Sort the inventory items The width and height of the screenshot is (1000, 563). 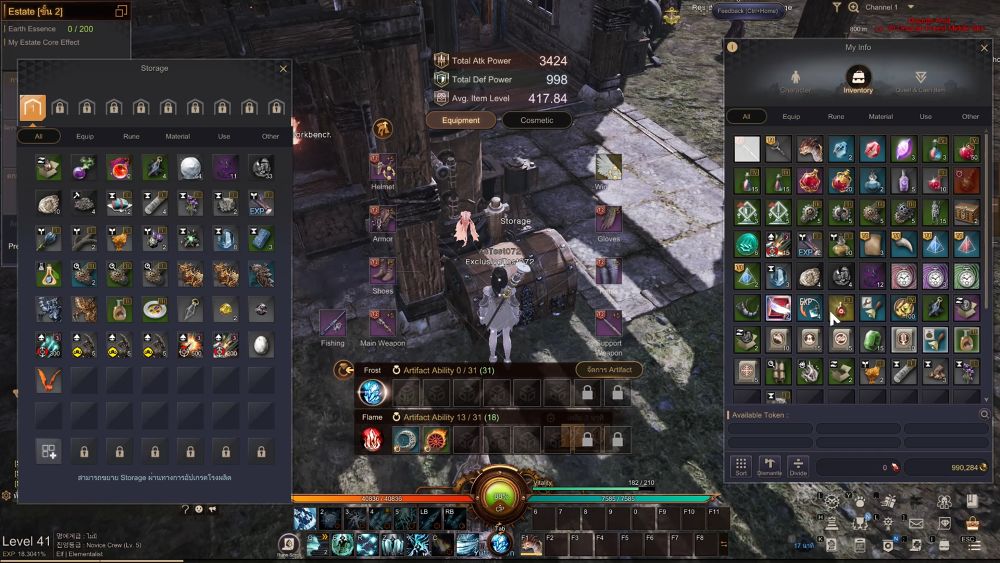(741, 466)
